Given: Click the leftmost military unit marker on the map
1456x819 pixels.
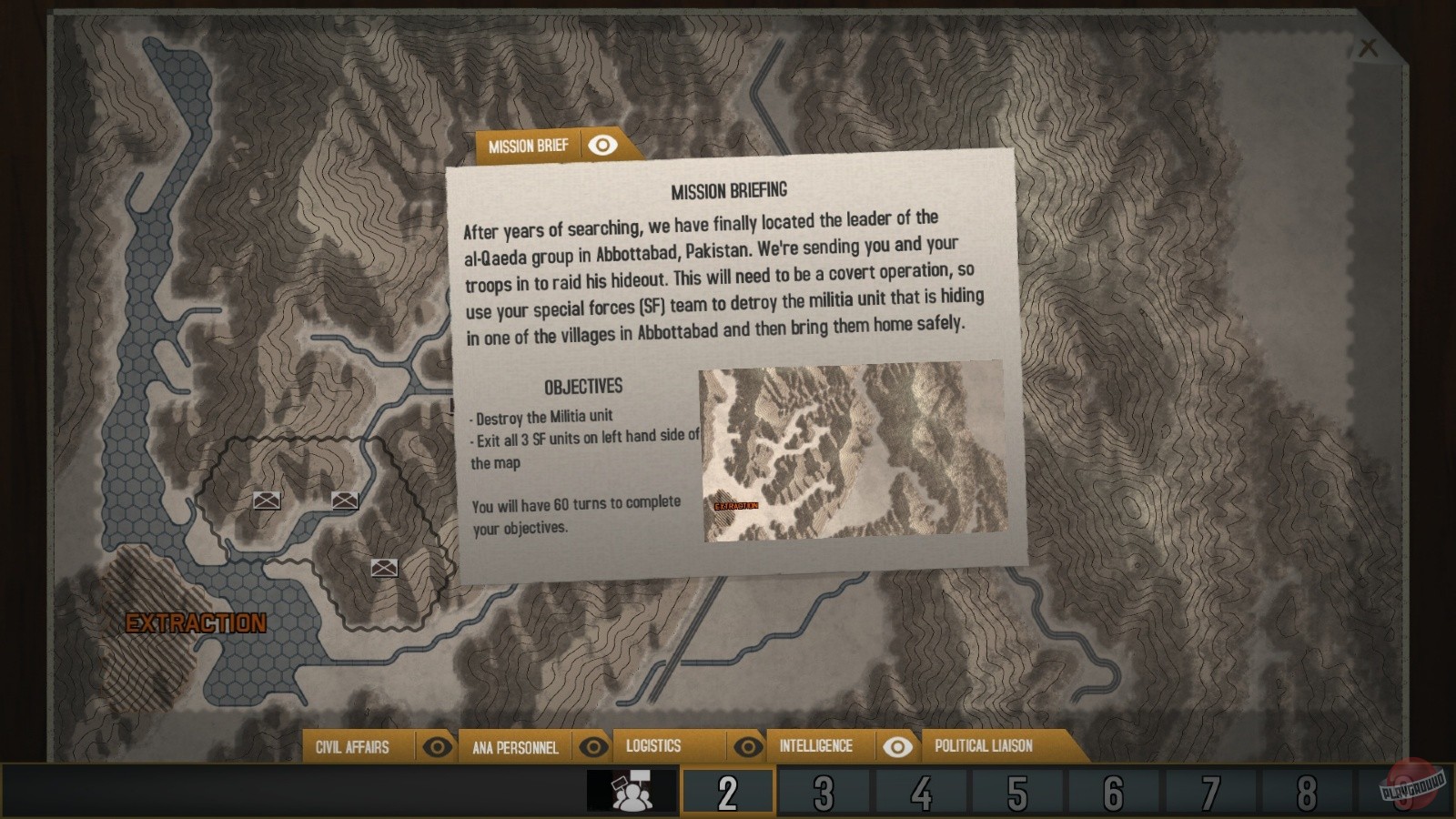Looking at the screenshot, I should tap(265, 501).
